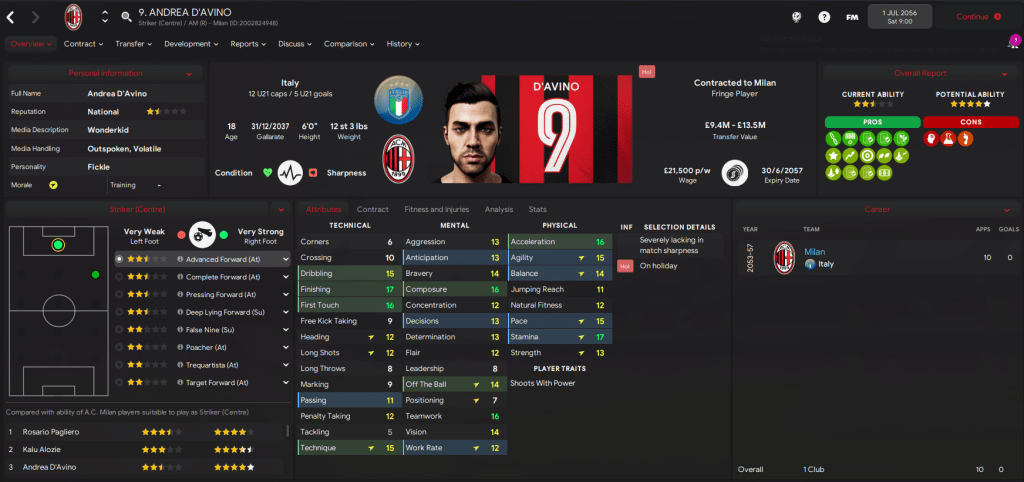Show the Stats tab
1024x482 pixels.
point(537,209)
